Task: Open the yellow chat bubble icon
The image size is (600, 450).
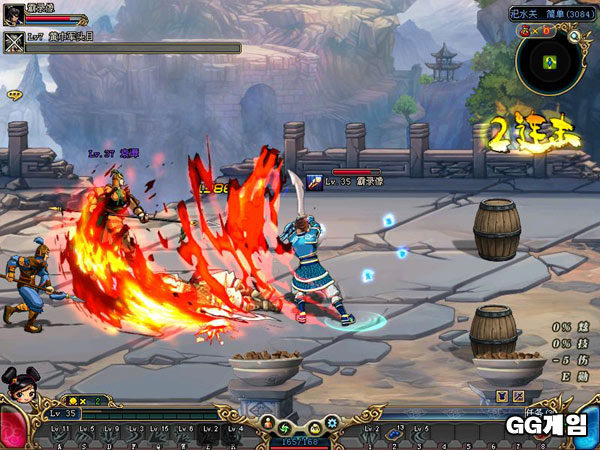Action: [14, 94]
